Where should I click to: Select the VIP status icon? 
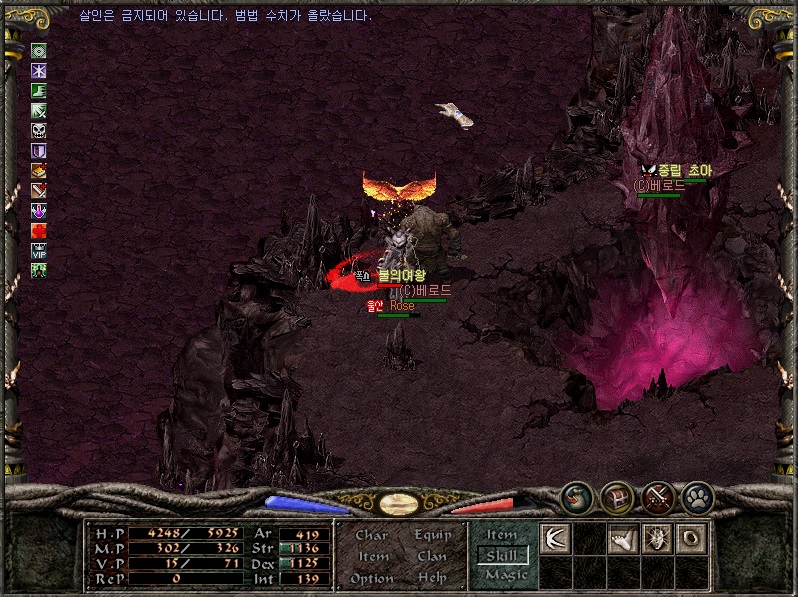click(39, 251)
